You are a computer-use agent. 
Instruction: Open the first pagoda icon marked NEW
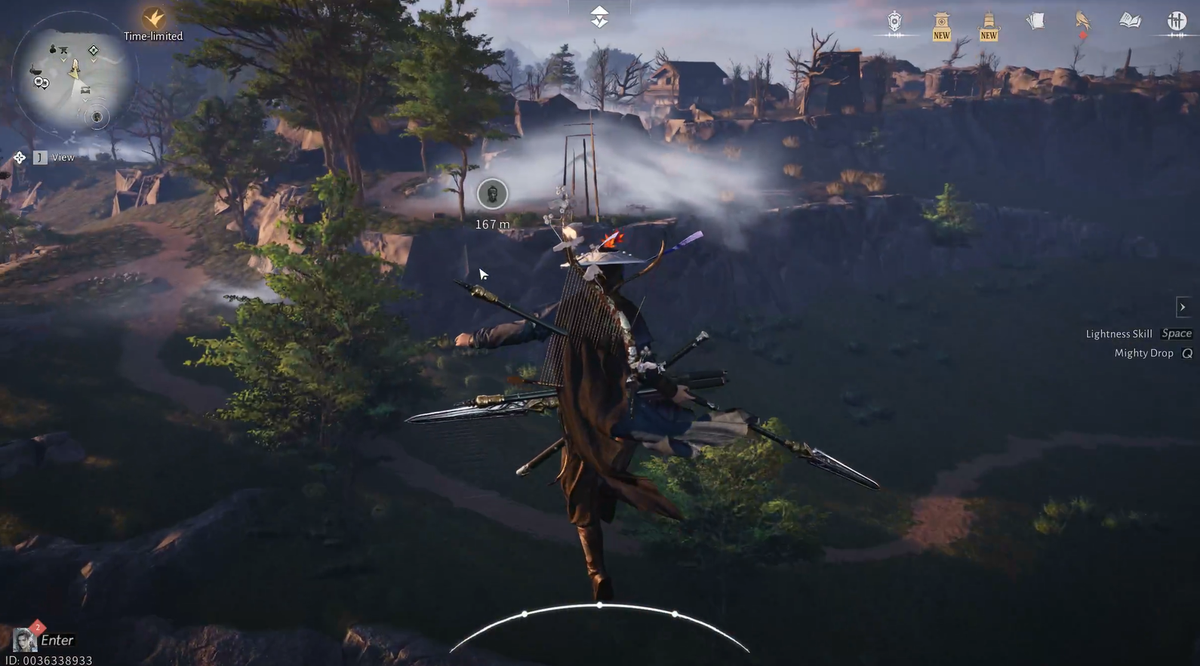(x=941, y=21)
